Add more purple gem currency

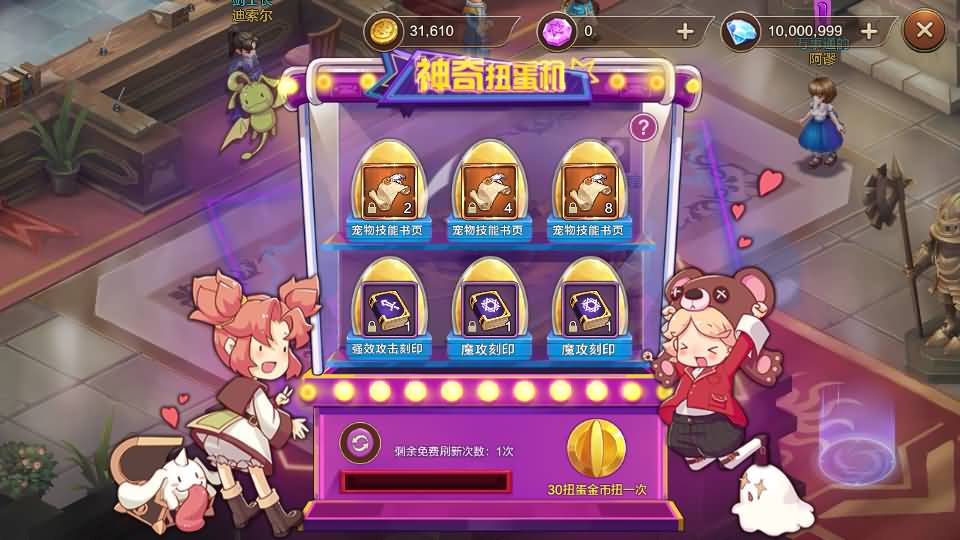(685, 31)
